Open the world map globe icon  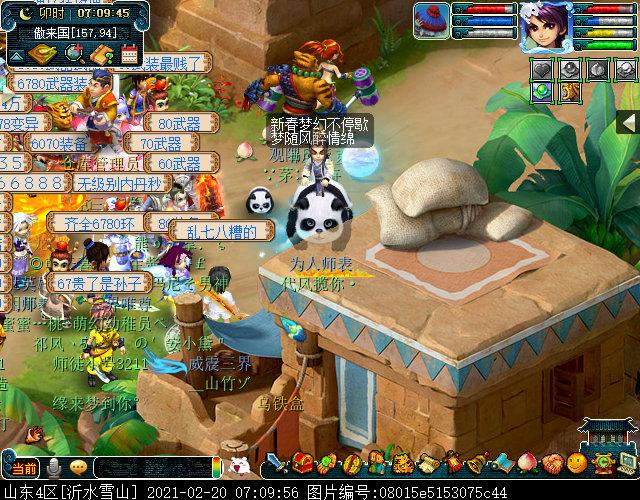tap(75, 55)
